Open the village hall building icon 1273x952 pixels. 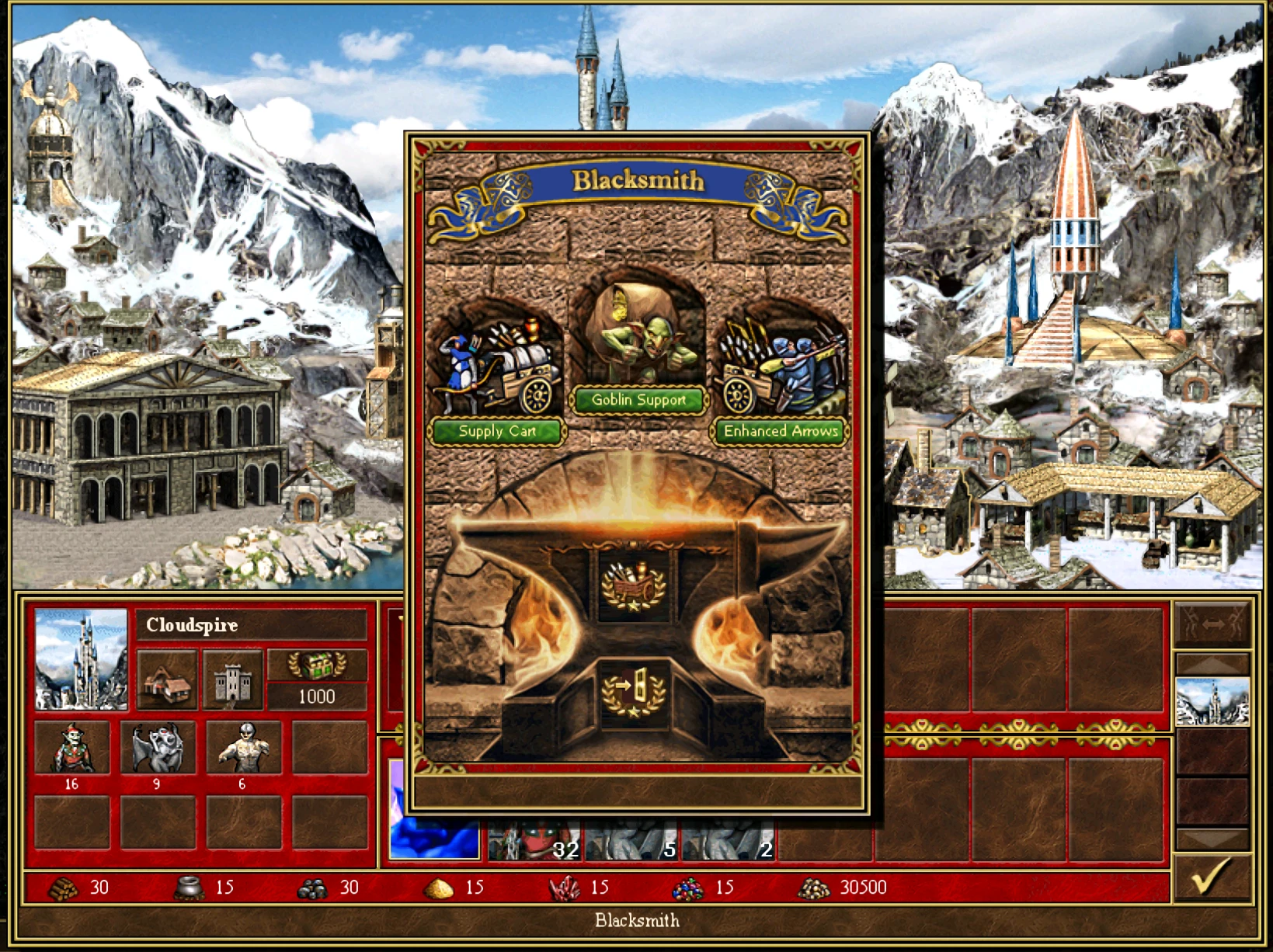pyautogui.click(x=167, y=681)
